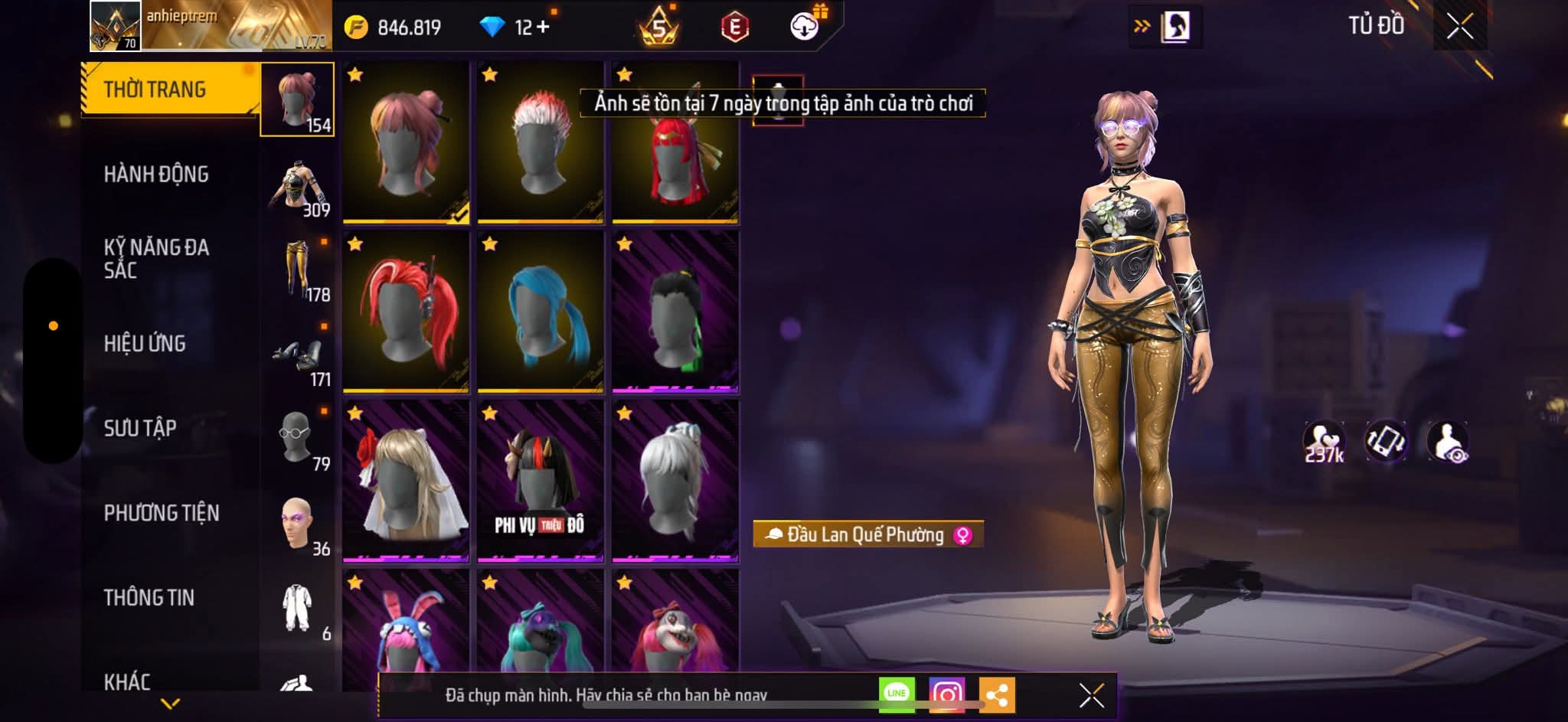
Task: Choose the PHI VỤ TRIỆU ĐÔ hair item
Action: [x=540, y=481]
